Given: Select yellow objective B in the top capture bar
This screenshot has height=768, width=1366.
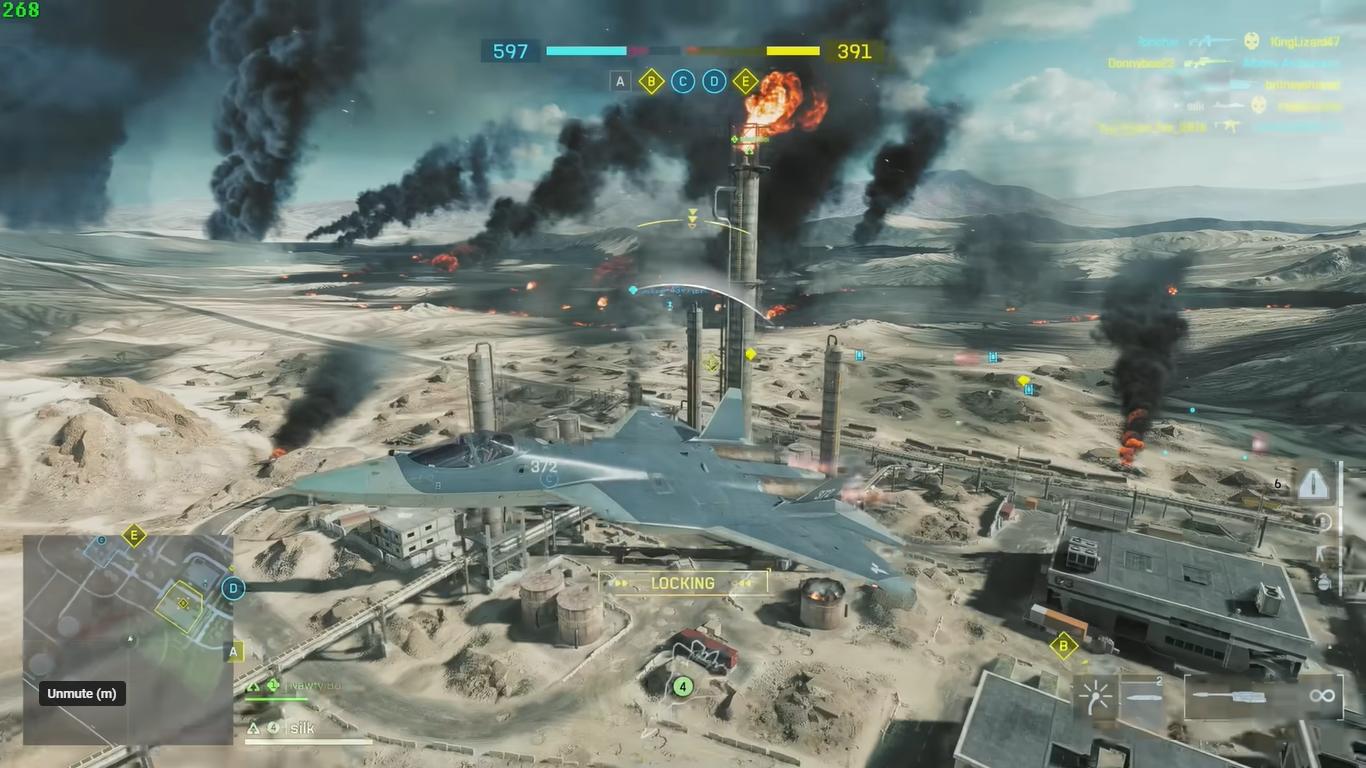Looking at the screenshot, I should coord(652,82).
